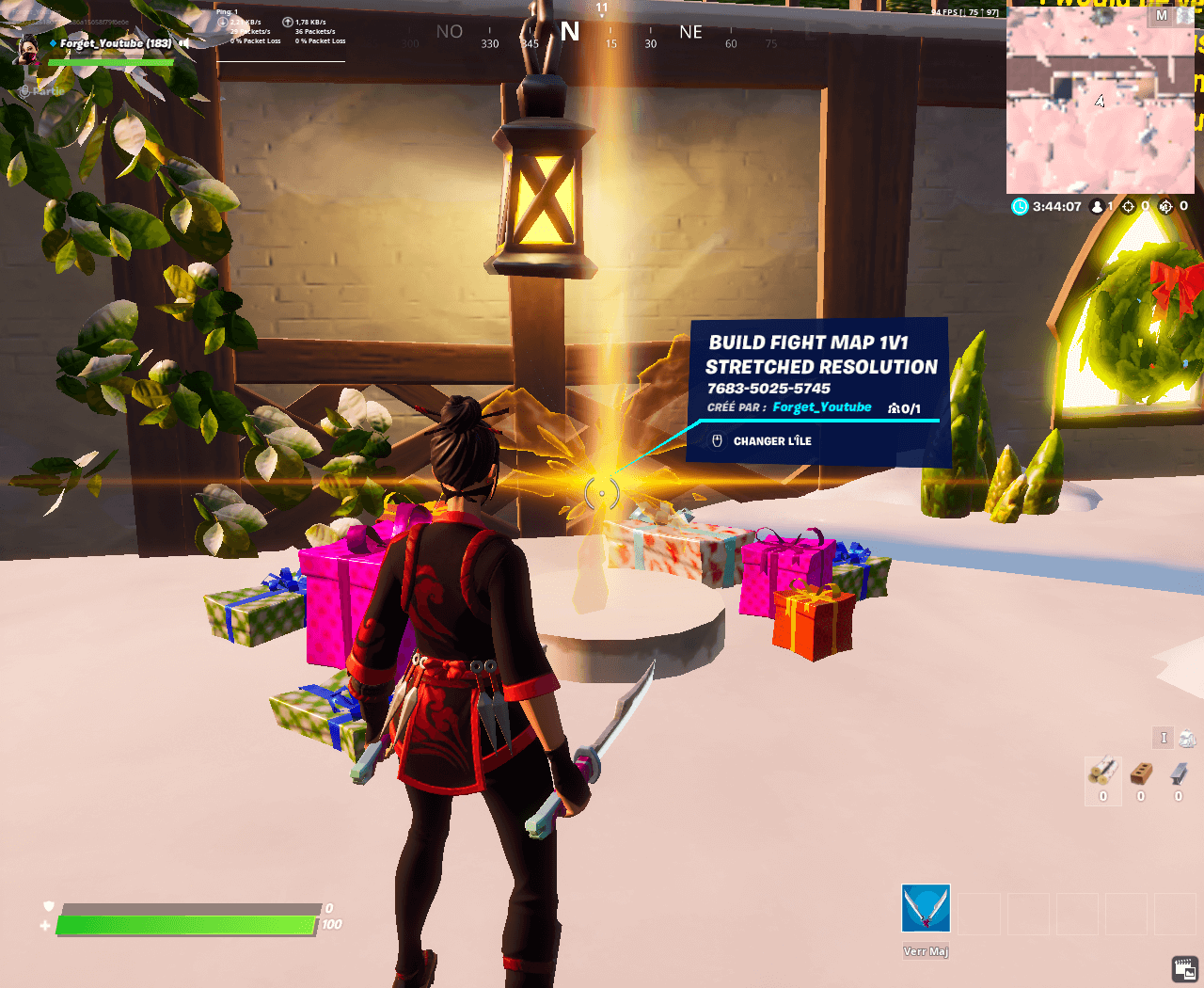Open the CHANGER L'ÎLE option
Viewport: 1204px width, 988px height.
[771, 440]
